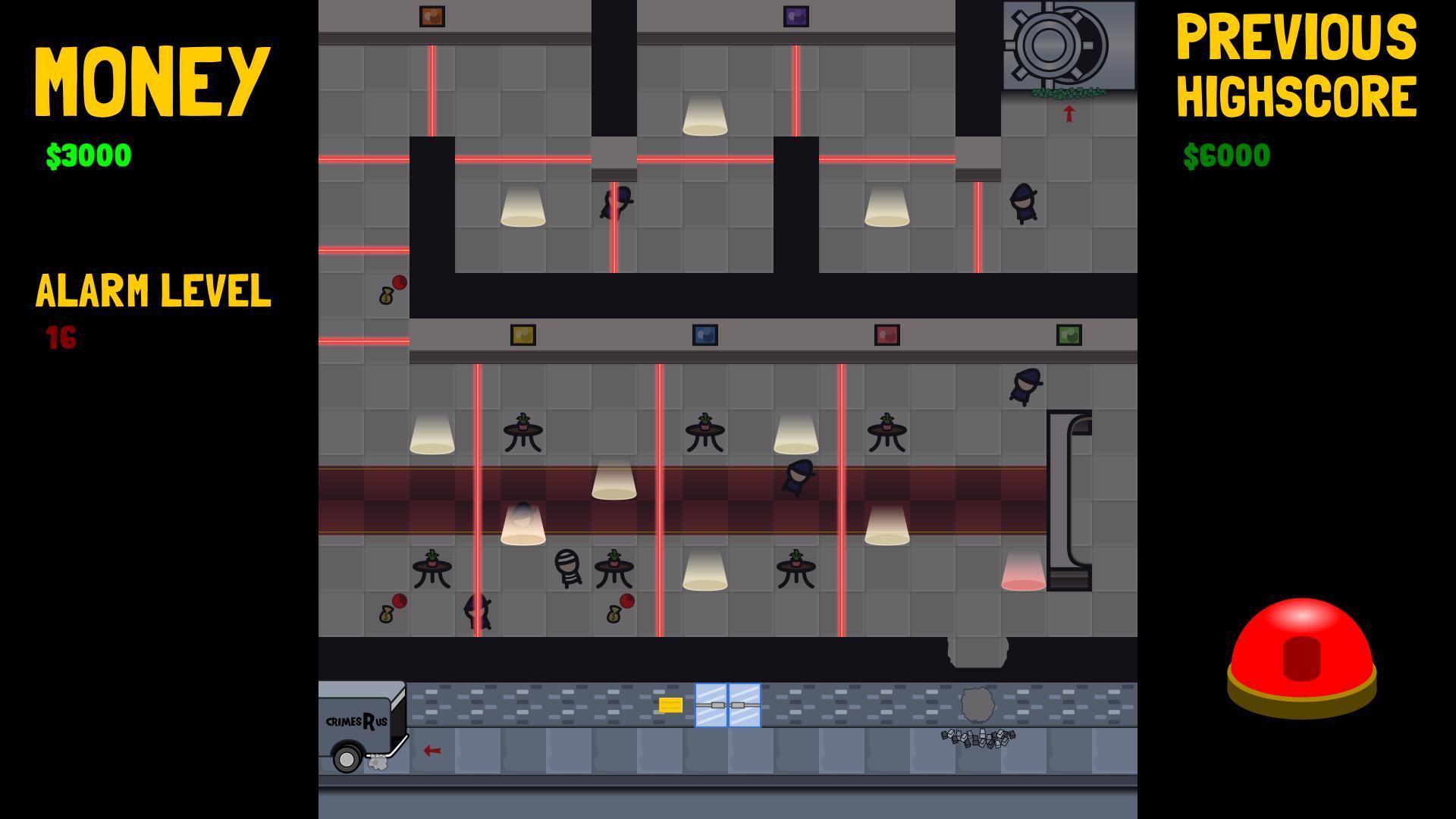Pick up the yellow keycard on the sidewalk
Image resolution: width=1456 pixels, height=819 pixels.
tap(670, 704)
